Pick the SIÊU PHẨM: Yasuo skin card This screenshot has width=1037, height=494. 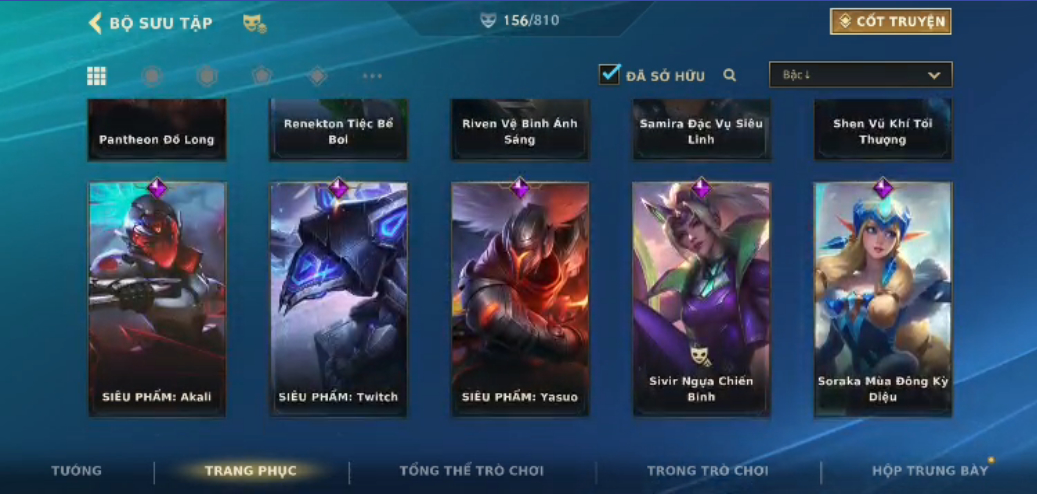(x=520, y=298)
